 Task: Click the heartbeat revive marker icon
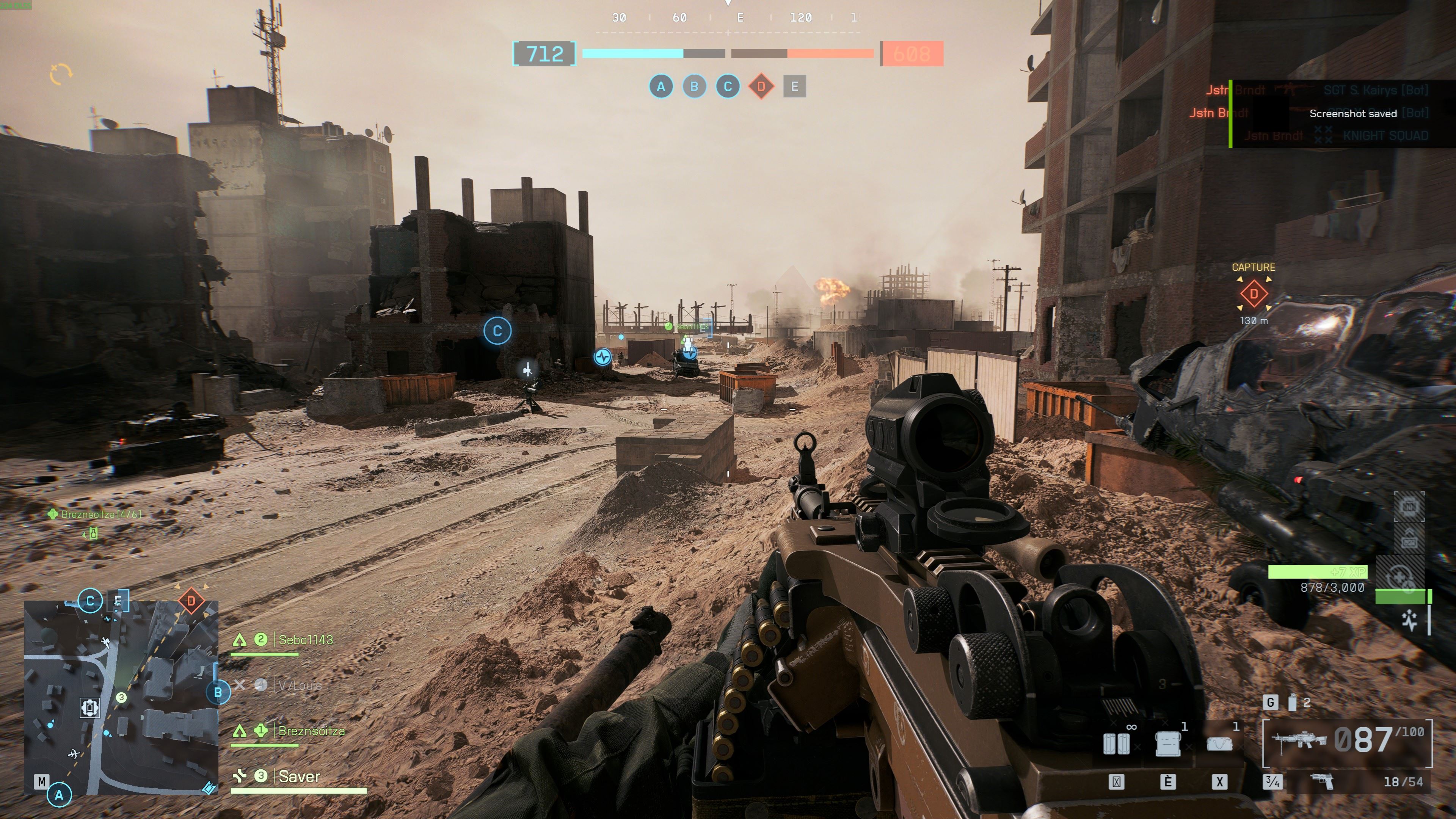coord(603,357)
